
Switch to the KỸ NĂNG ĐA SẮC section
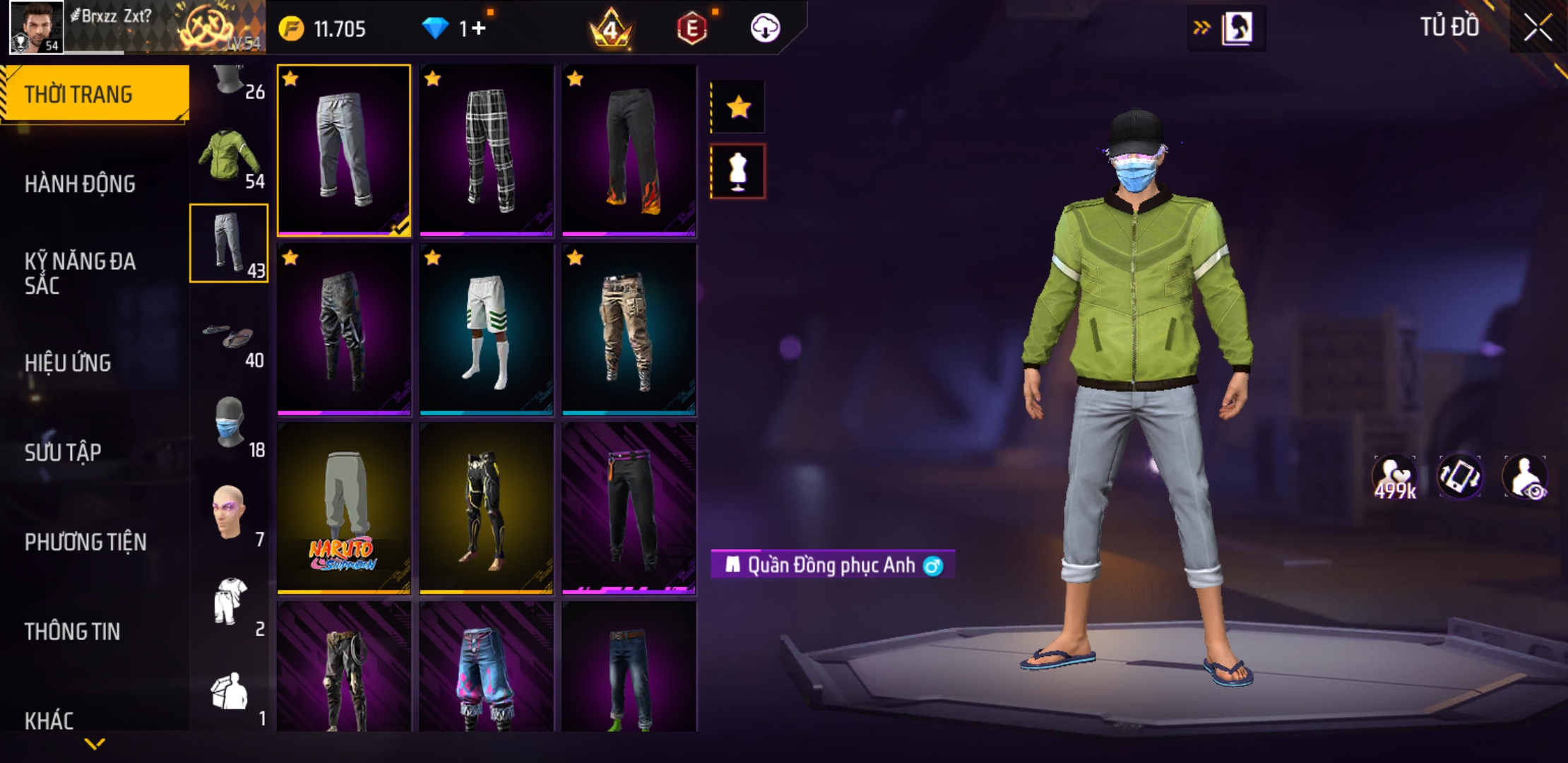80,273
